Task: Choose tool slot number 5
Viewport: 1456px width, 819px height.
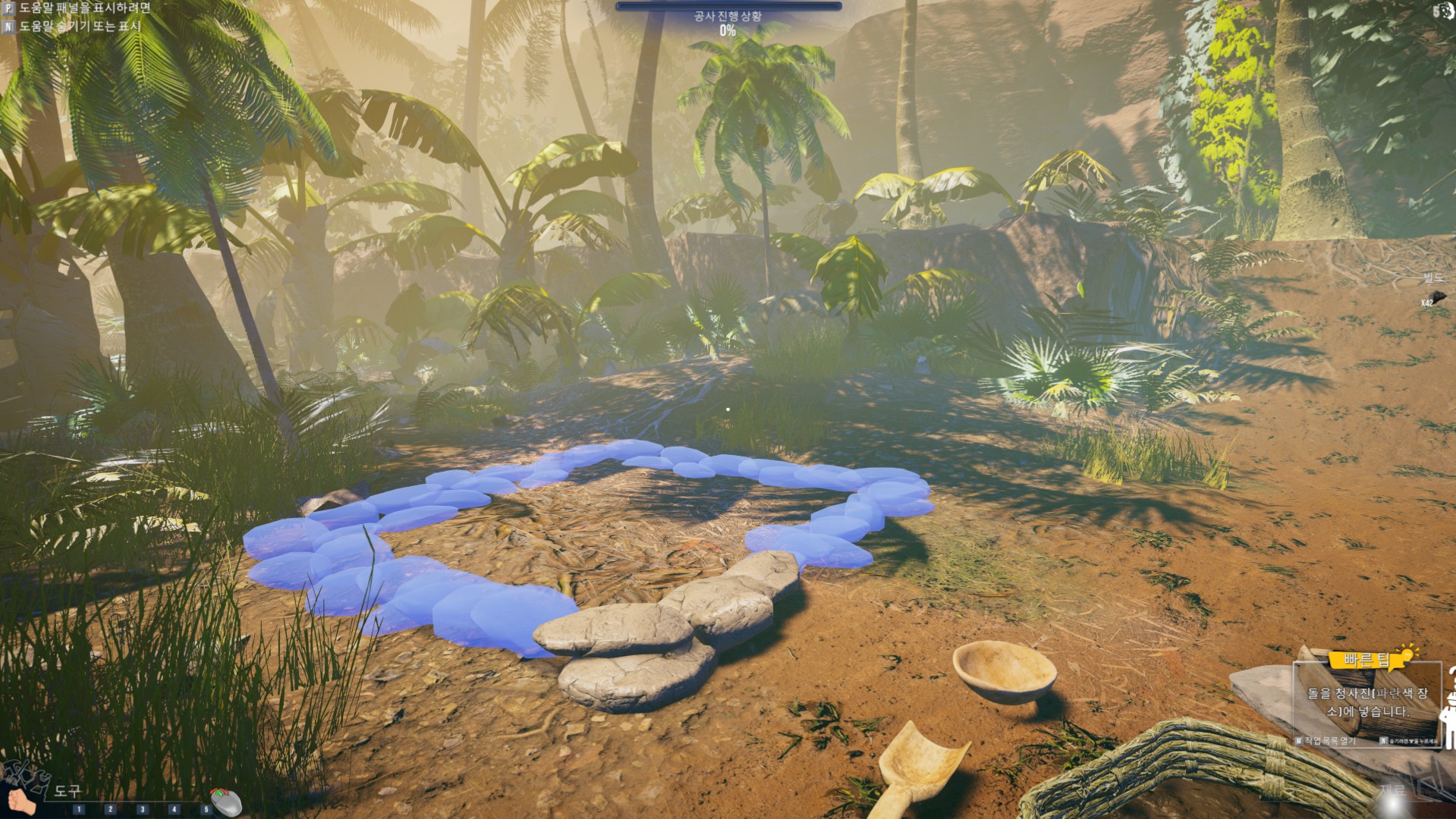Action: tap(205, 809)
